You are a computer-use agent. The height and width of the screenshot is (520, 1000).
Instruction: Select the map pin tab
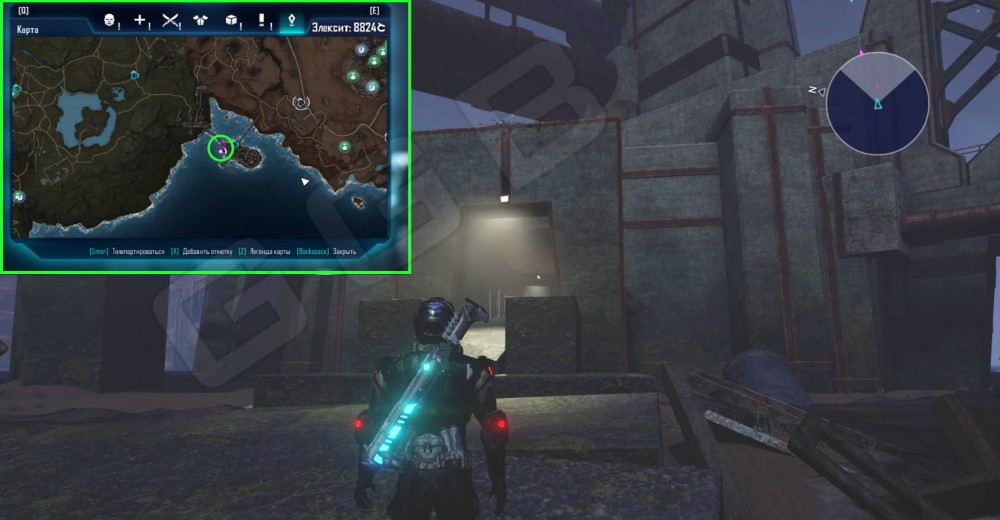coord(291,19)
